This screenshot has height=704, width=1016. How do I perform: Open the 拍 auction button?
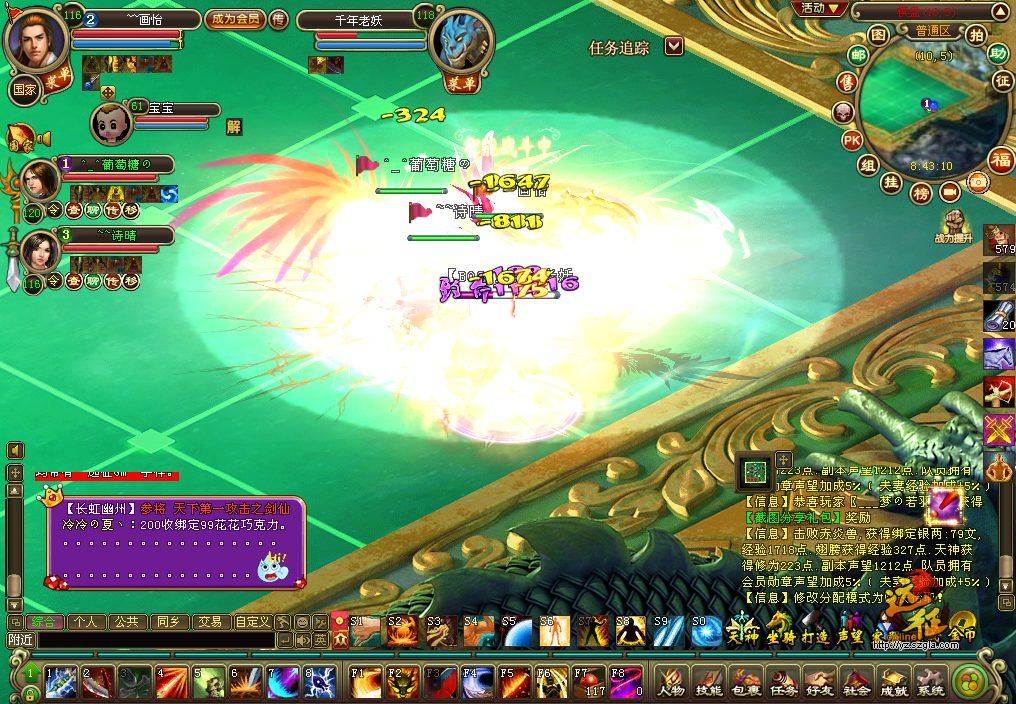pos(975,34)
